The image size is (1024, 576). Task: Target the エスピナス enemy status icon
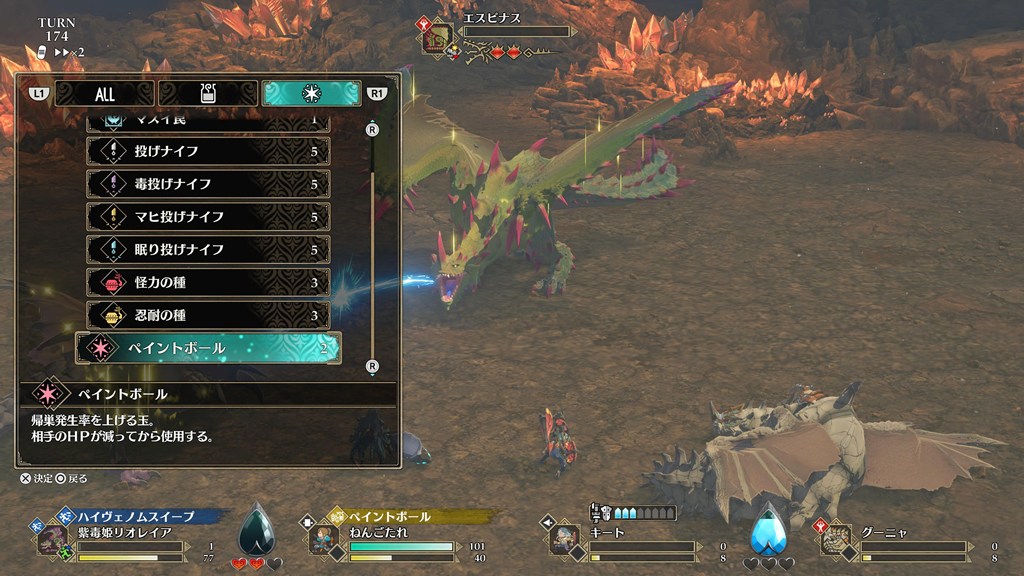pos(437,37)
